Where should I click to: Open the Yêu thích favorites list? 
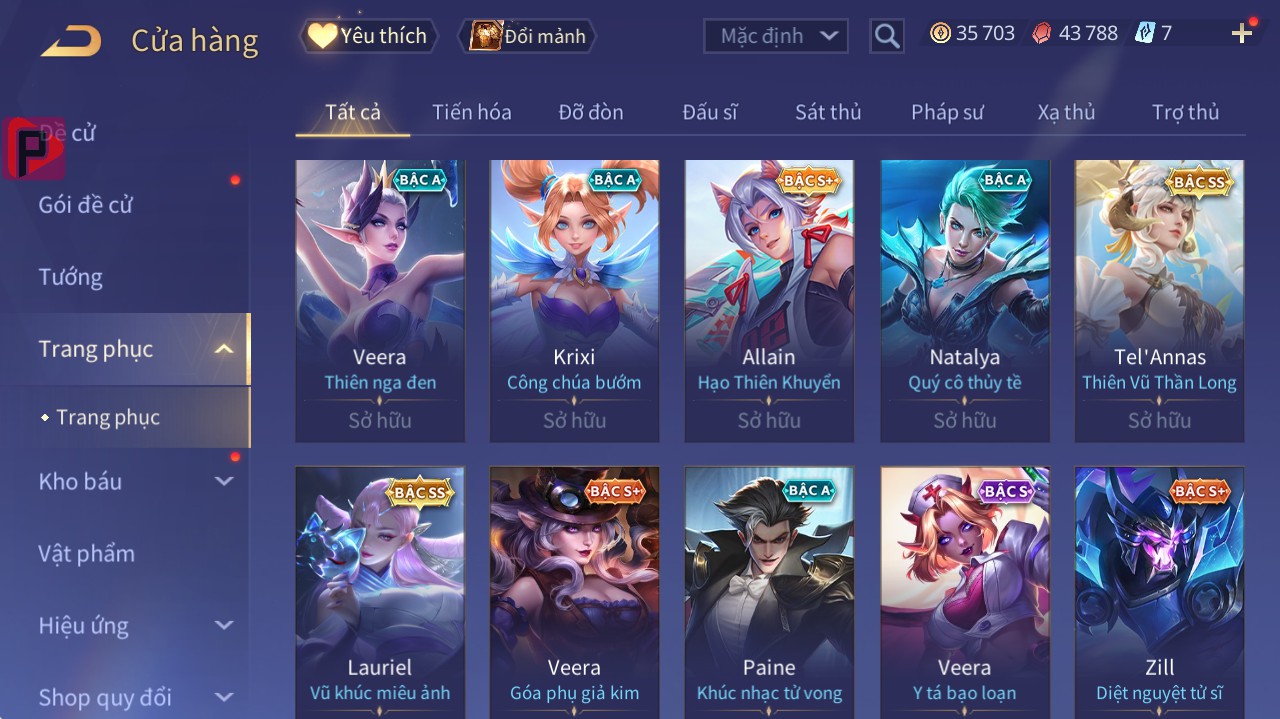pos(369,36)
